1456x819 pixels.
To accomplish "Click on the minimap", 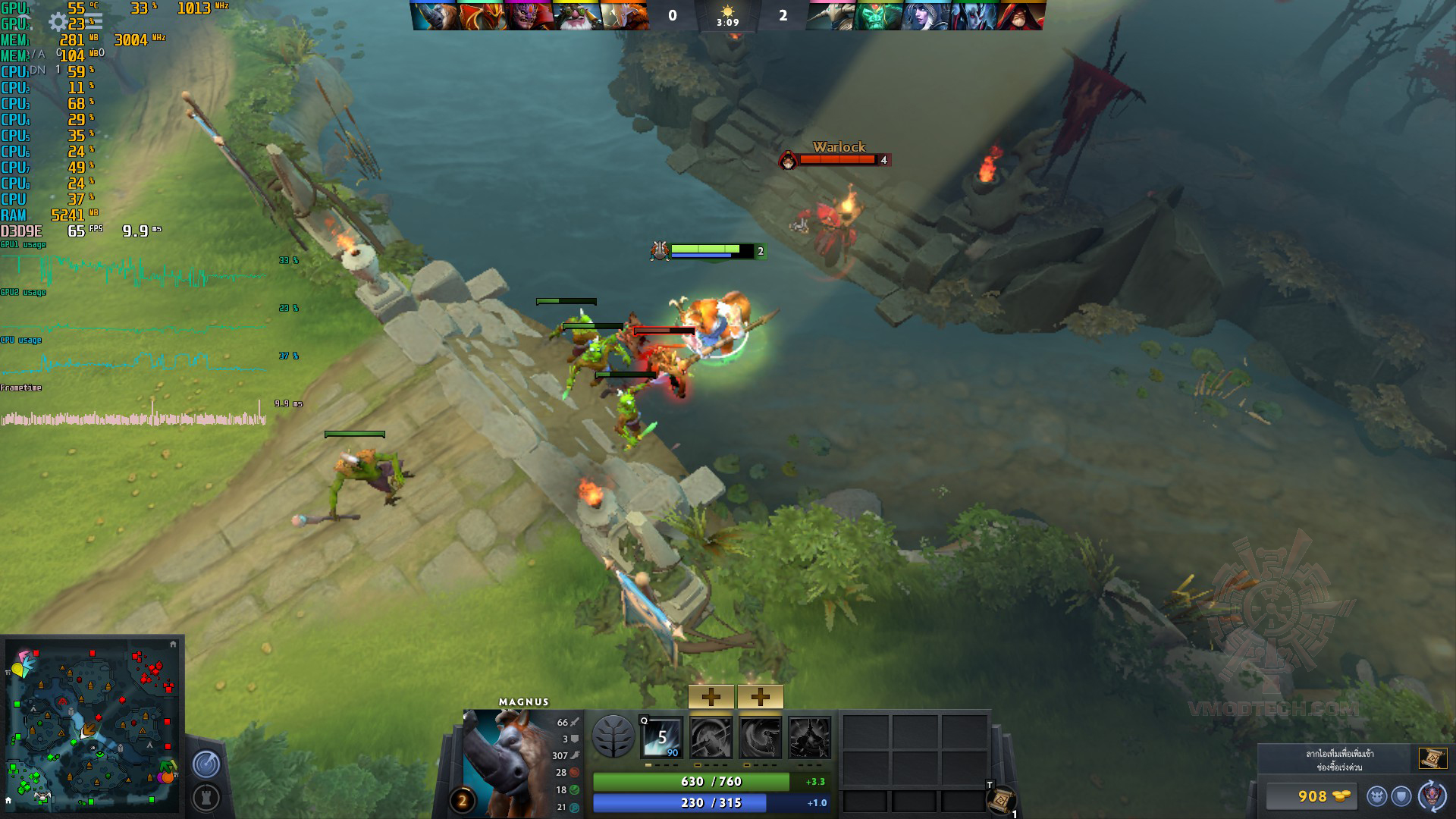I will 92,724.
